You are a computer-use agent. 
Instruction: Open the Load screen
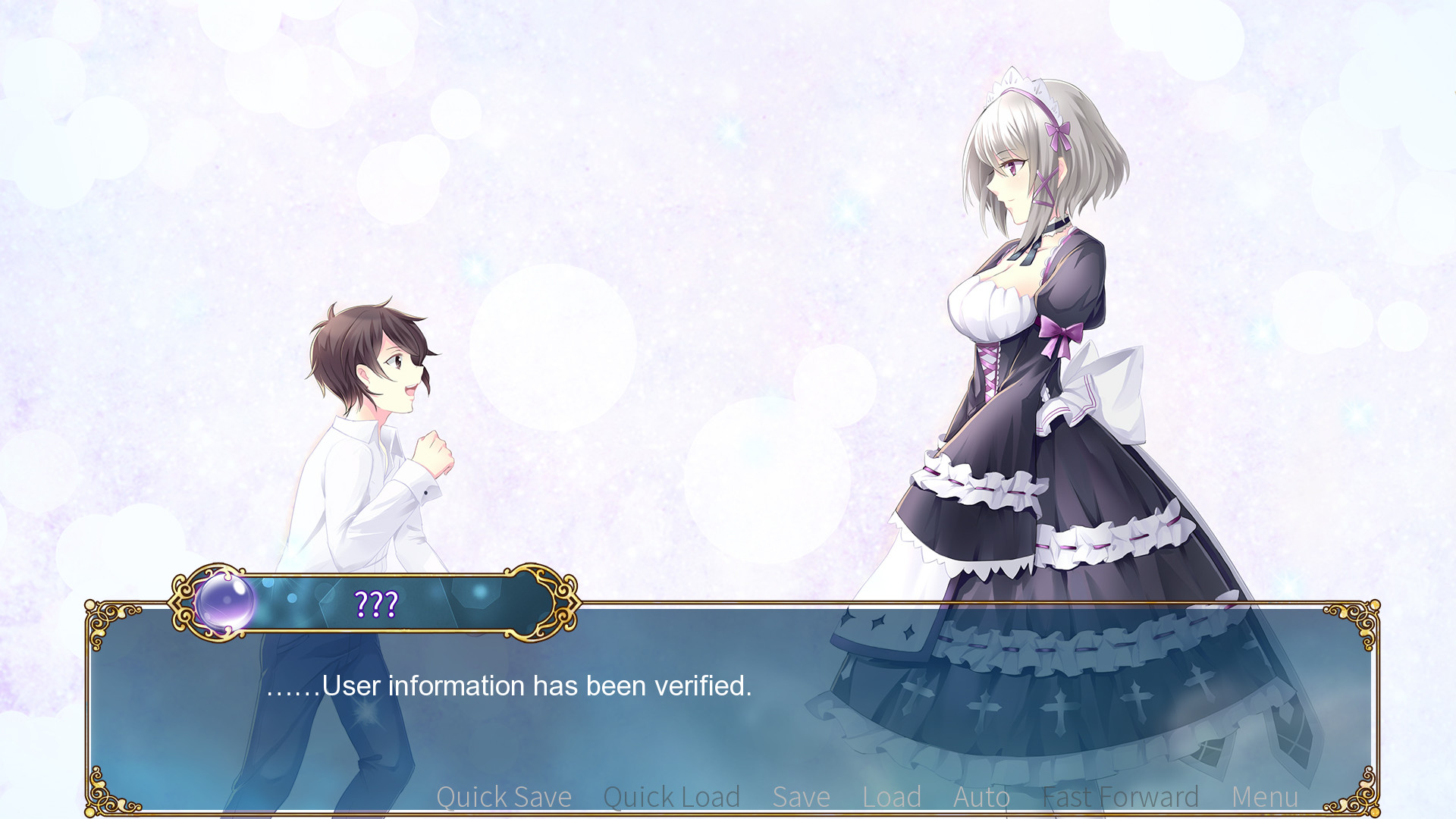coord(891,797)
